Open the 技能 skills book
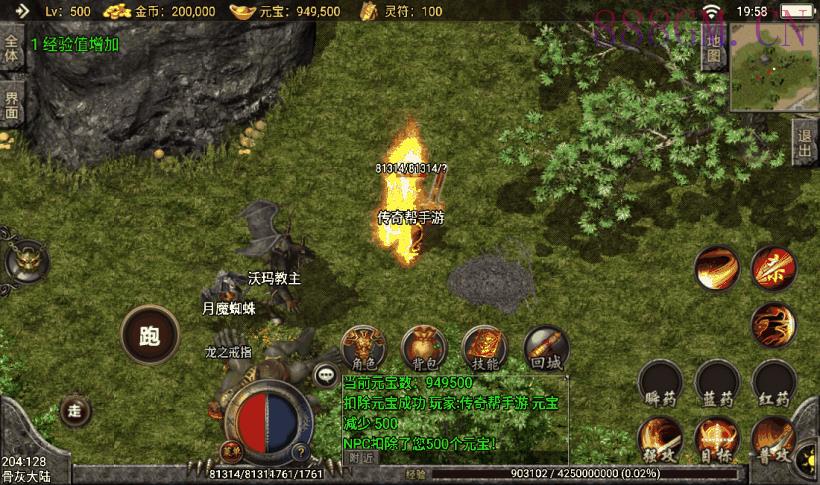Viewport: 820px width, 485px height. point(483,346)
